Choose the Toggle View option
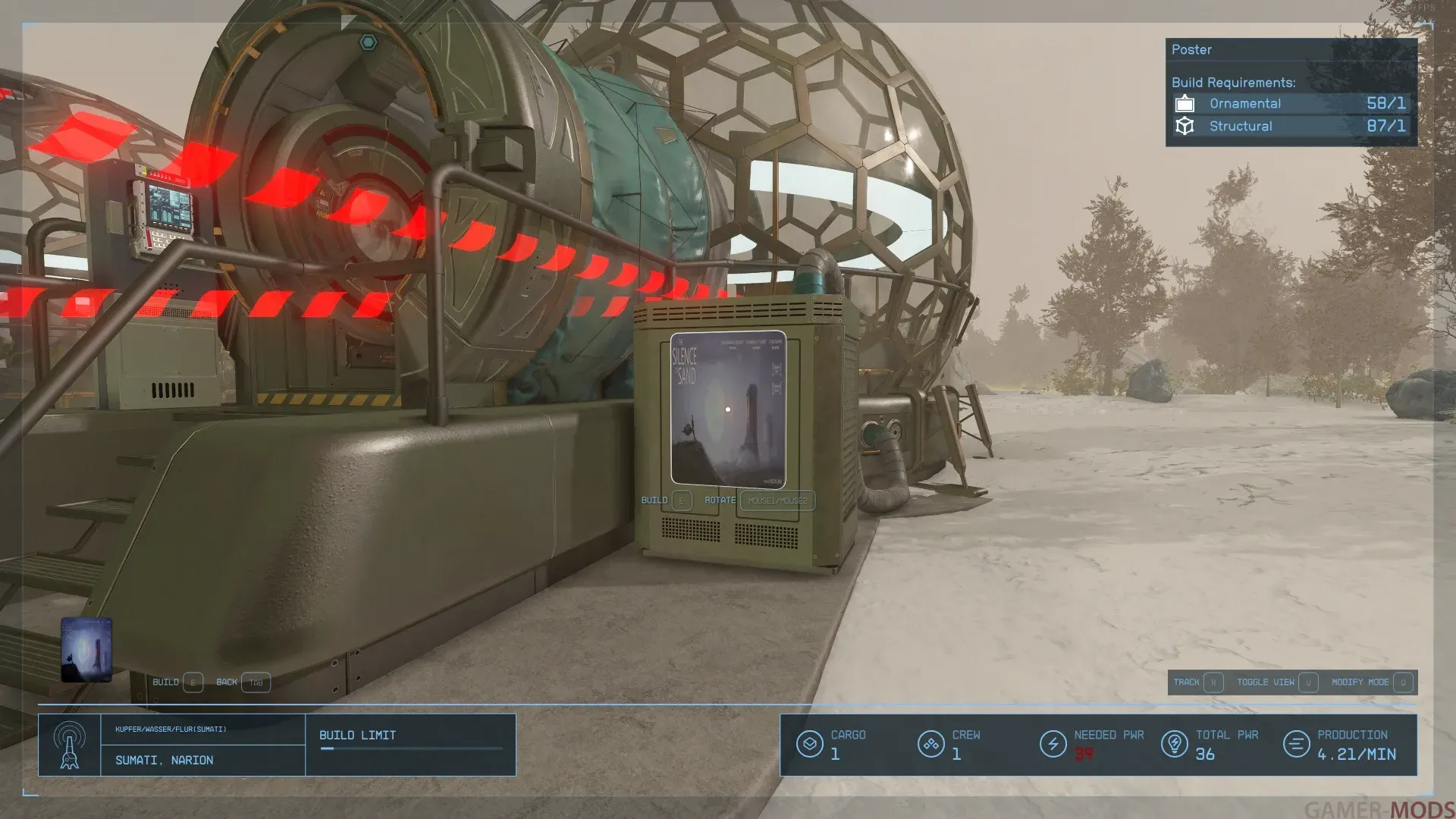This screenshot has width=1456, height=819. (x=1276, y=682)
